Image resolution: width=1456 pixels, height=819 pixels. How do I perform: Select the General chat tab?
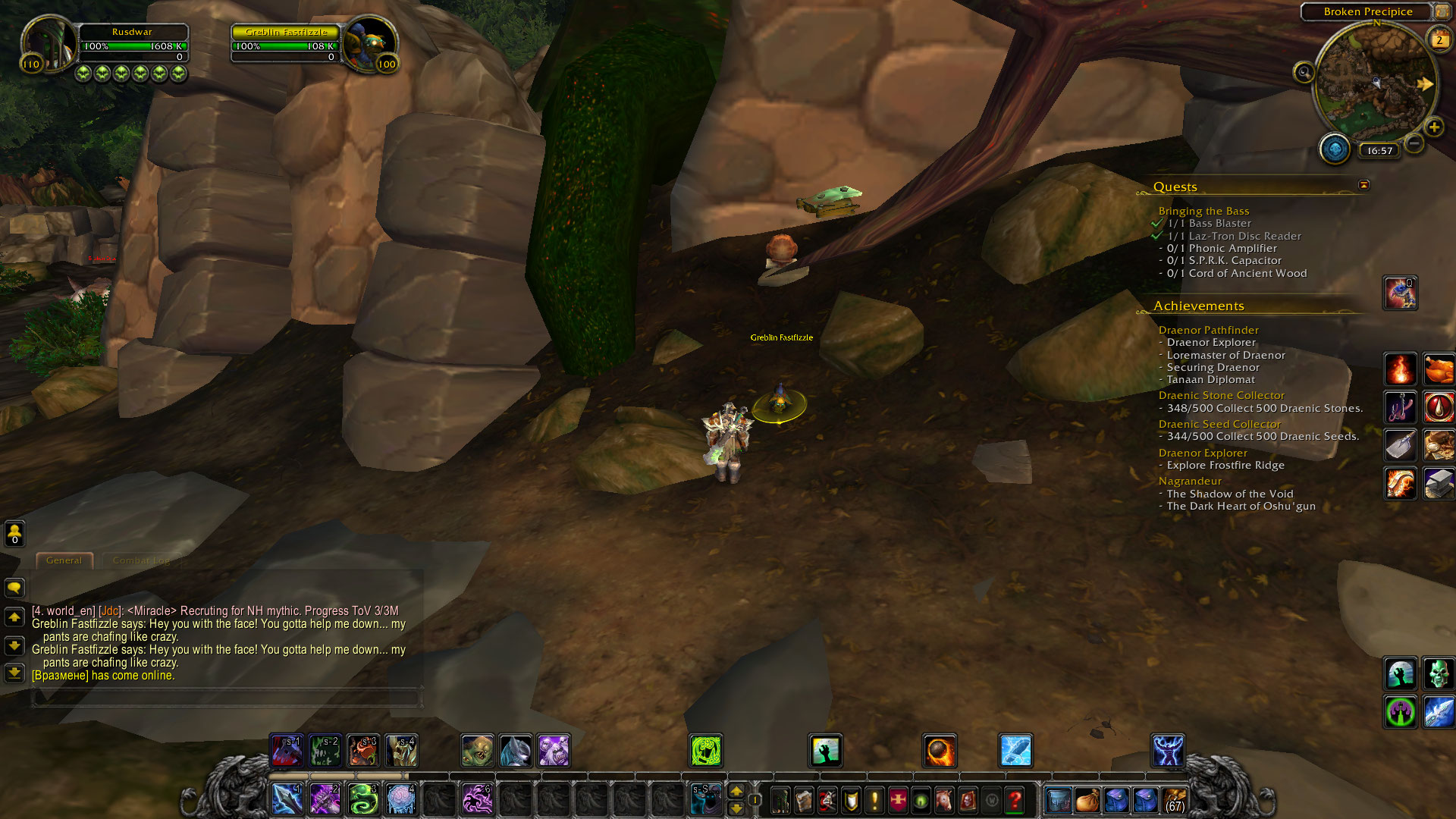click(64, 560)
